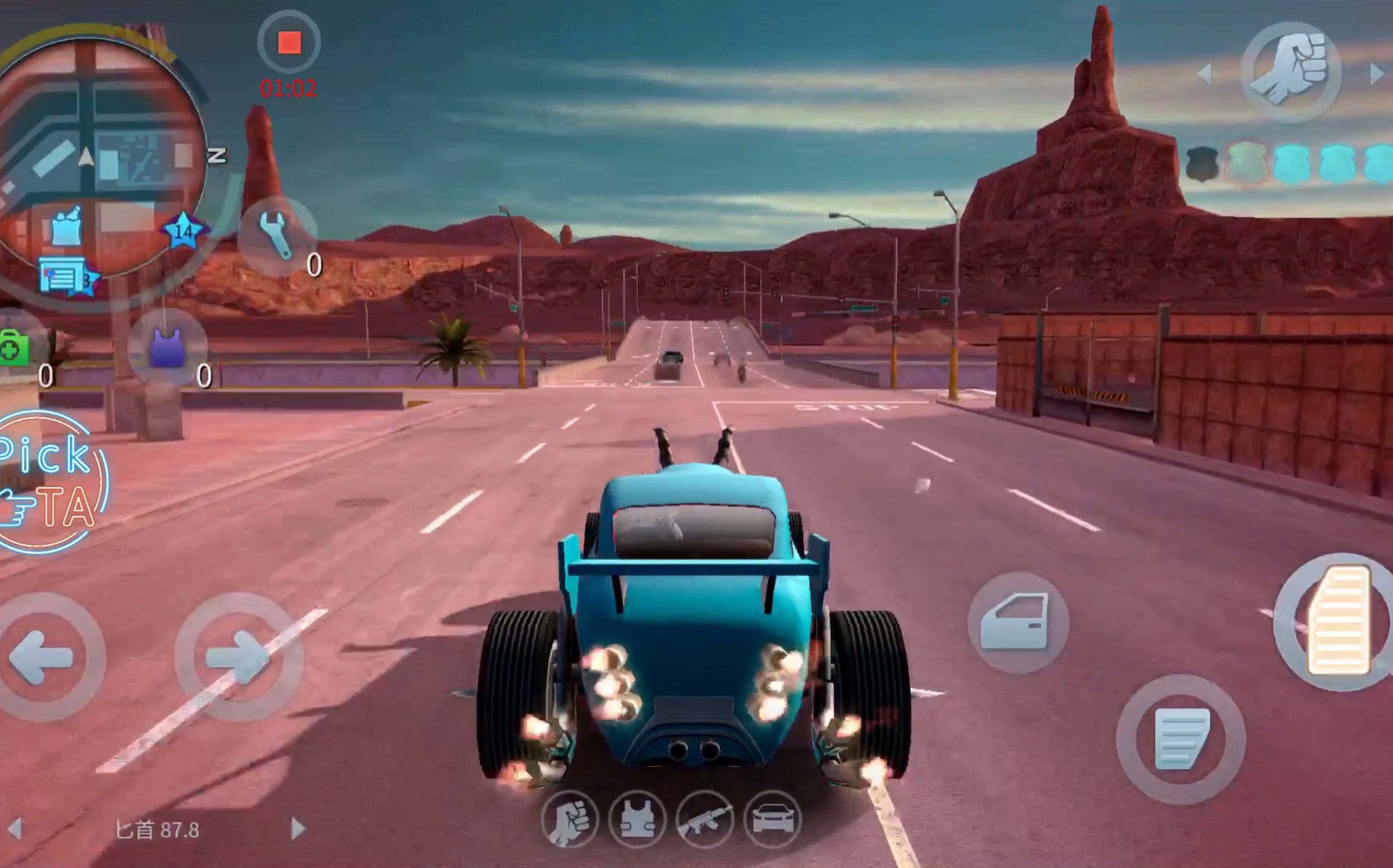Stop the screen recording
The width and height of the screenshot is (1393, 868).
289,43
